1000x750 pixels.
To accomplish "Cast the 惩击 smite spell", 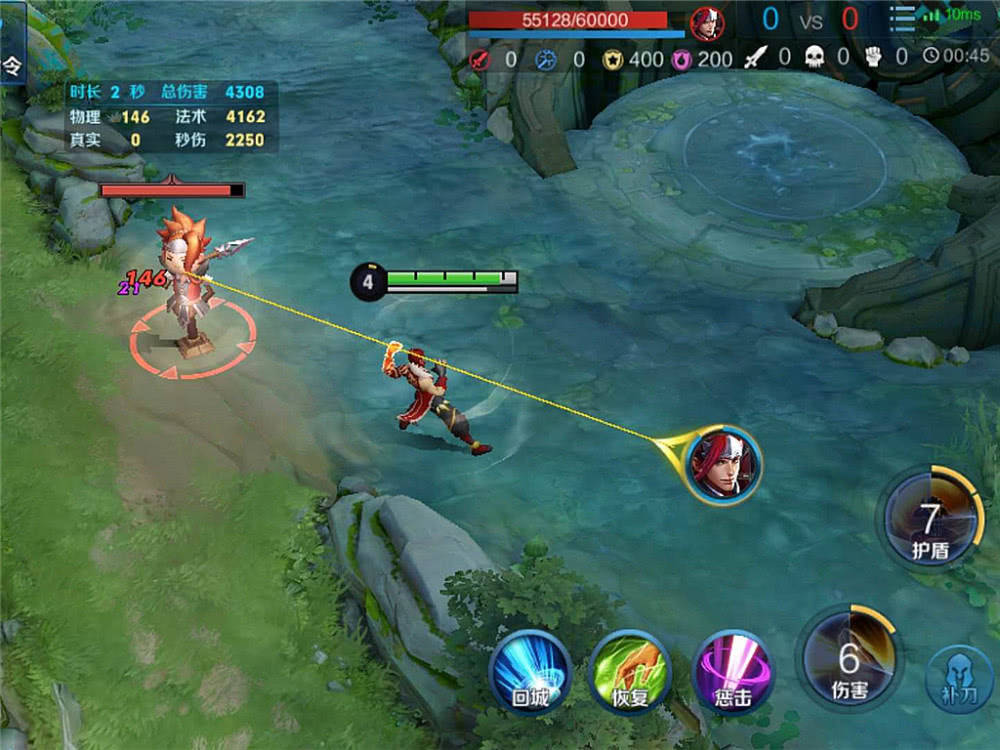I will [x=732, y=672].
